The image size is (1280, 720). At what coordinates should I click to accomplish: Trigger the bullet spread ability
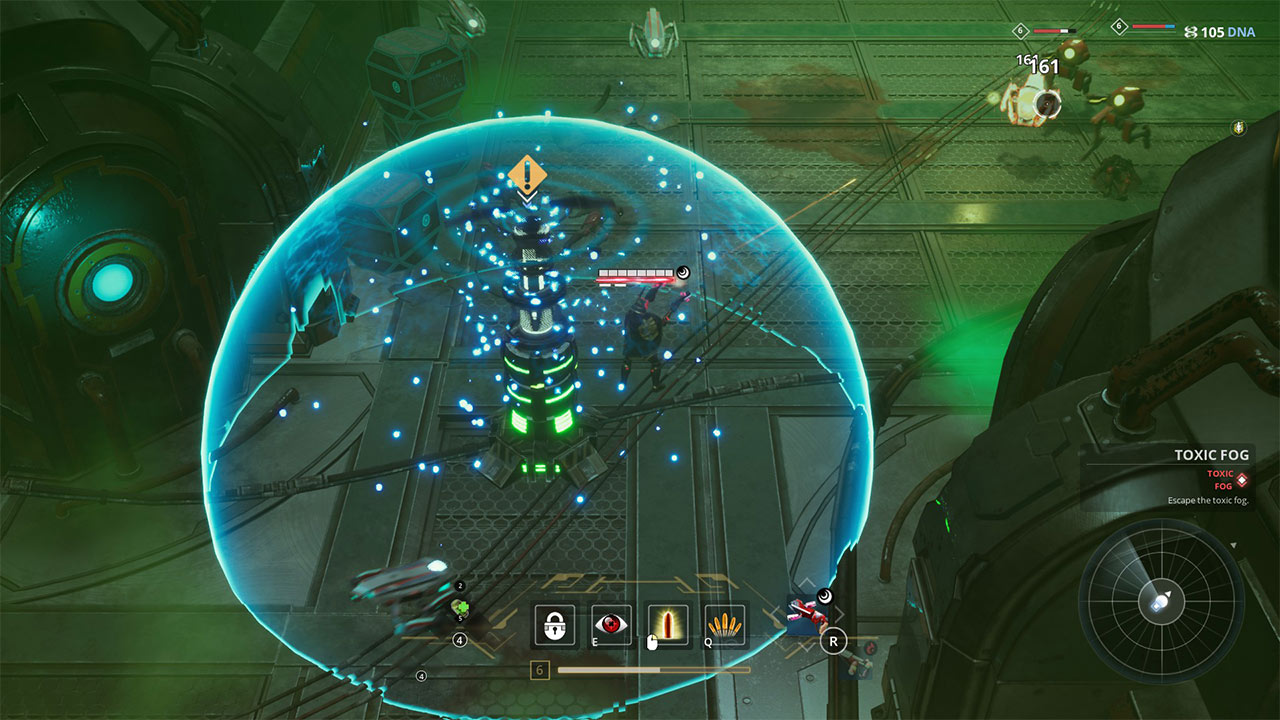726,625
